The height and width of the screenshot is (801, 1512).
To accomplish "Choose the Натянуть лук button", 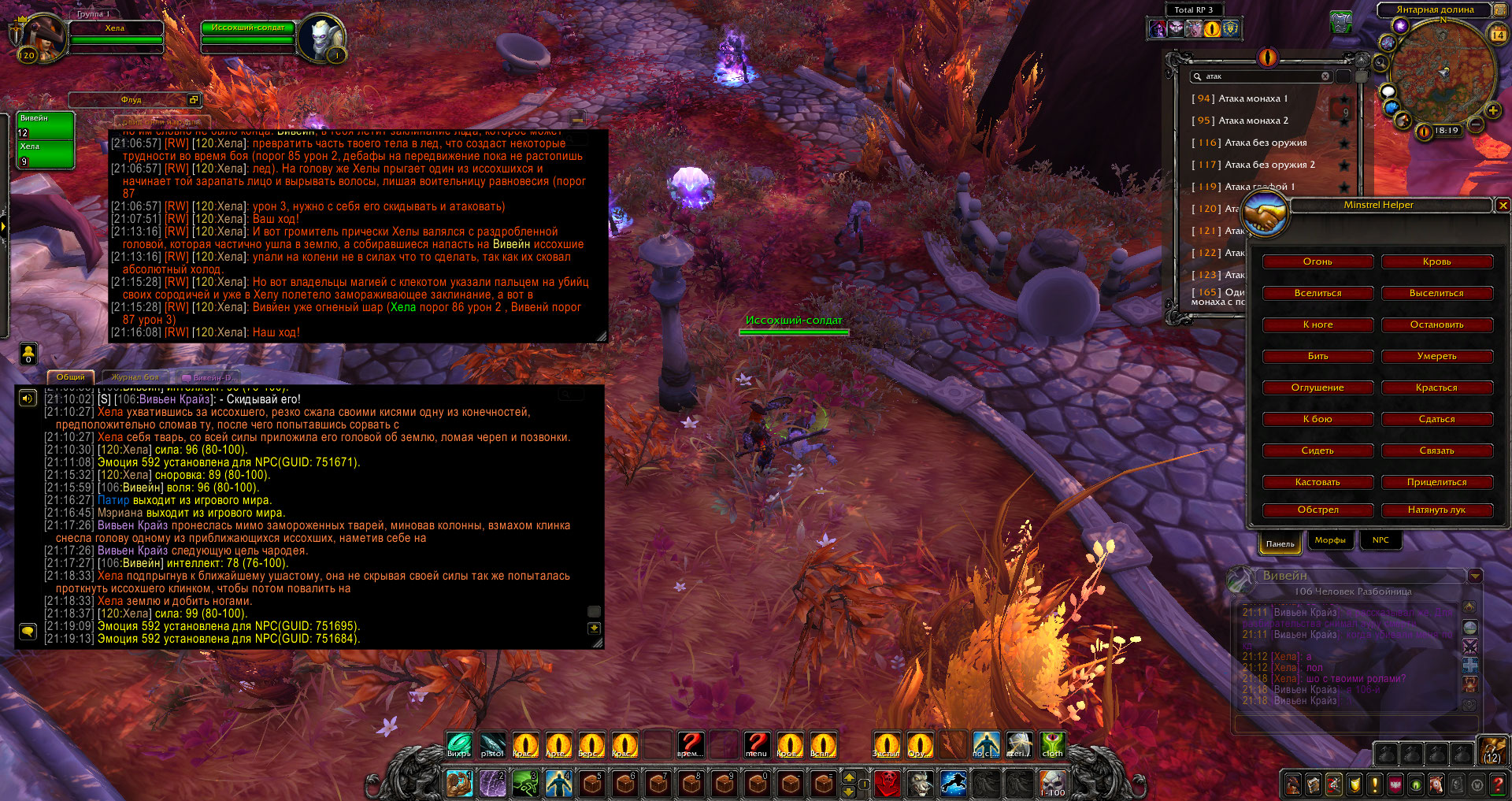I will [1436, 510].
